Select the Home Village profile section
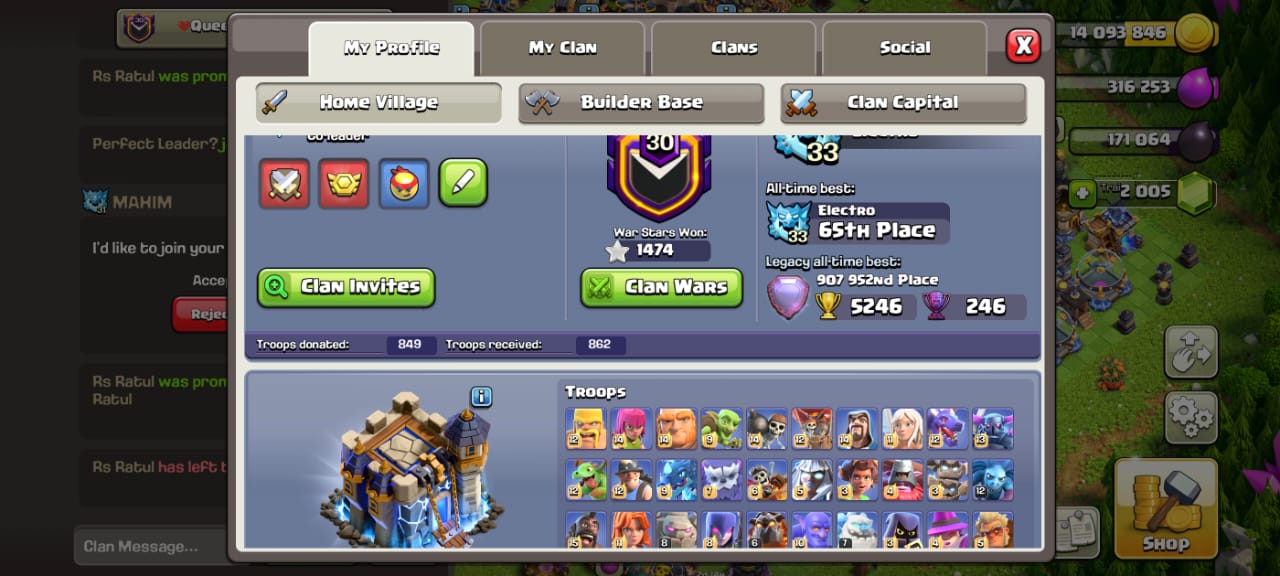This screenshot has width=1280, height=576. point(378,103)
